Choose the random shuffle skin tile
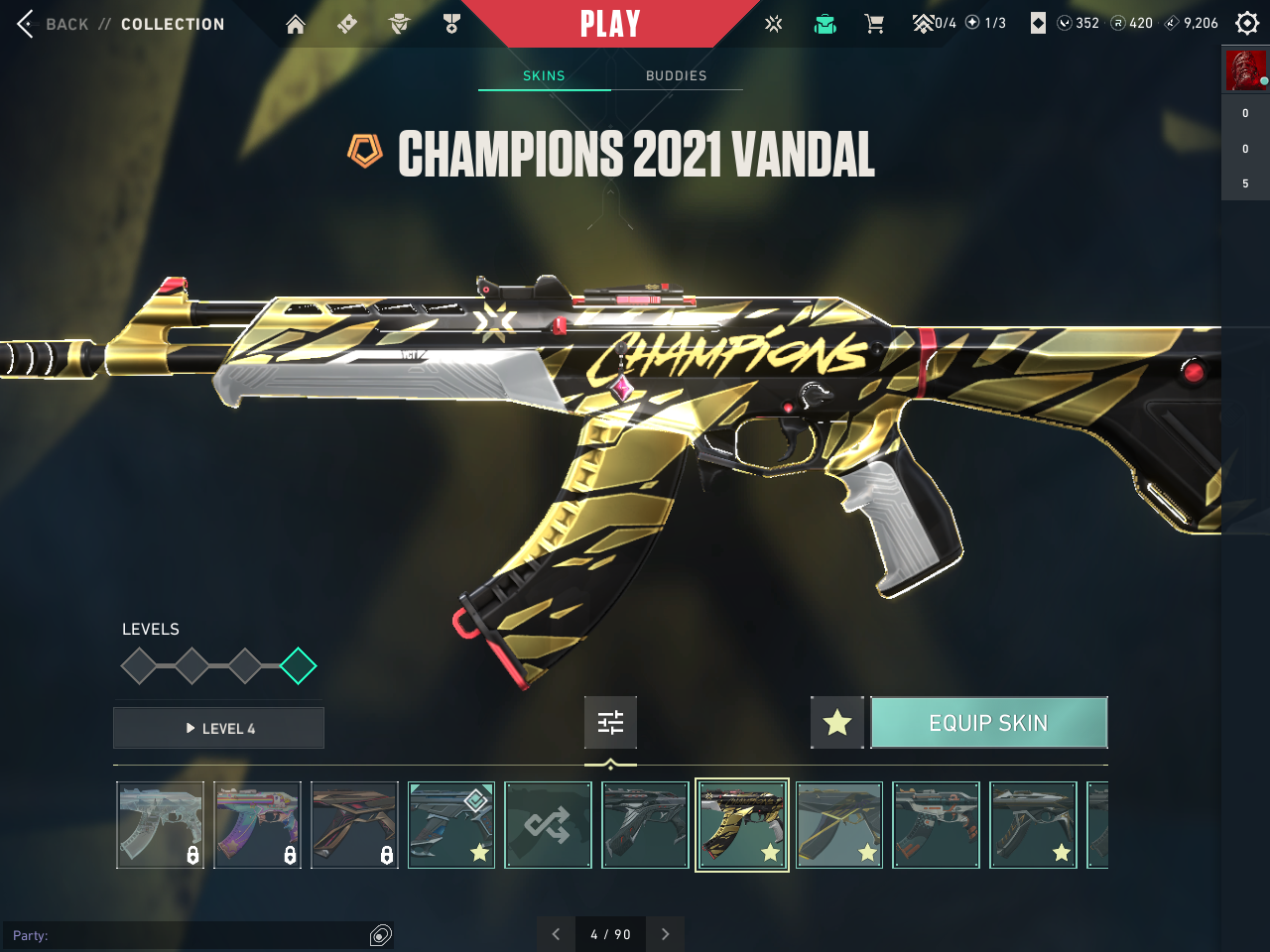 tap(549, 825)
